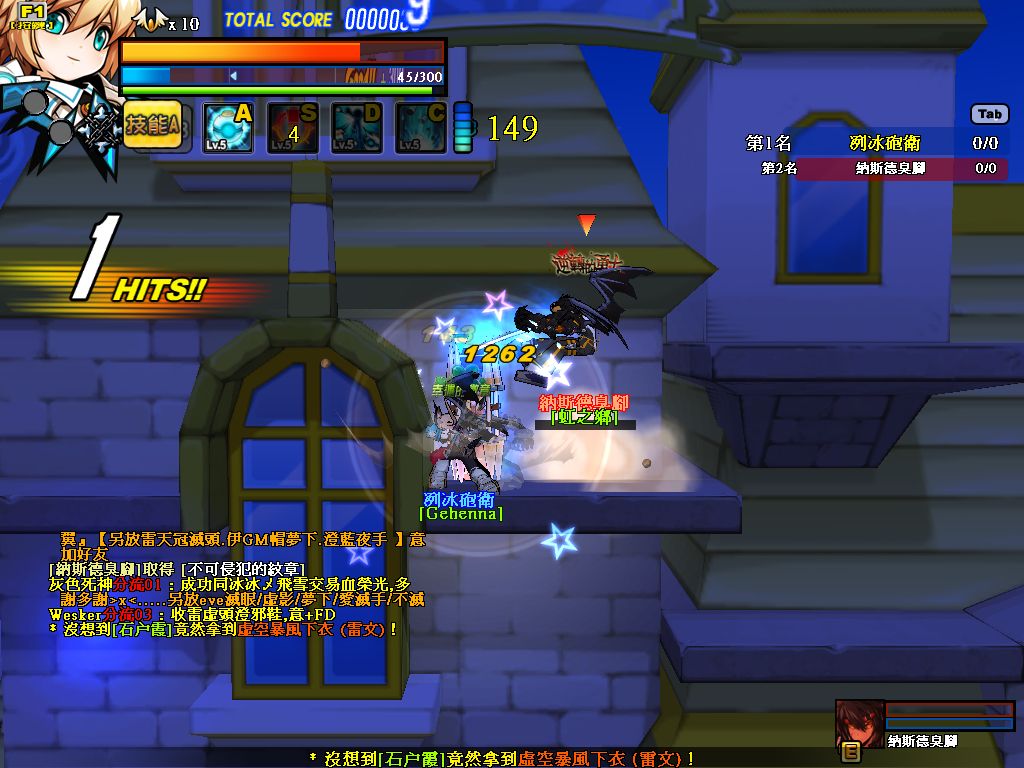Click the red-haired opponent portrait
The height and width of the screenshot is (768, 1024).
pyautogui.click(x=860, y=722)
